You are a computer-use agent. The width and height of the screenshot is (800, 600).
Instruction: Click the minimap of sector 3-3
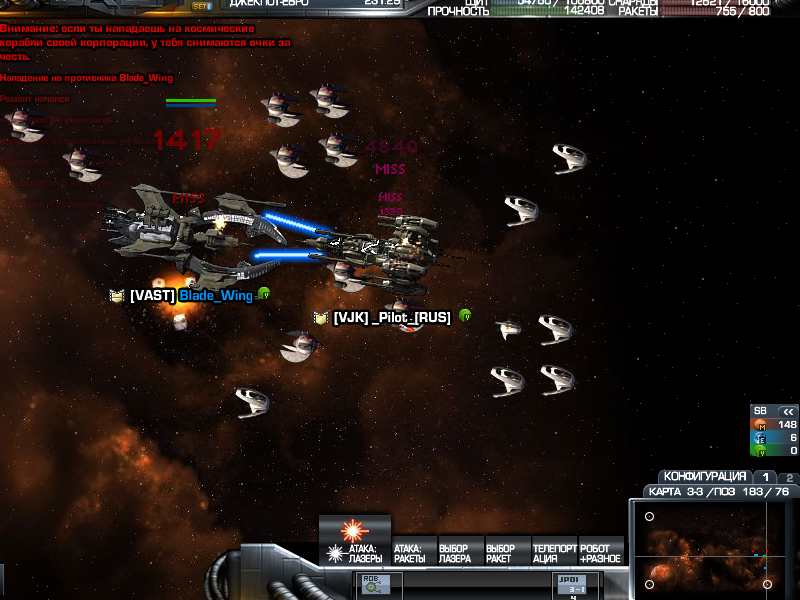coord(711,546)
